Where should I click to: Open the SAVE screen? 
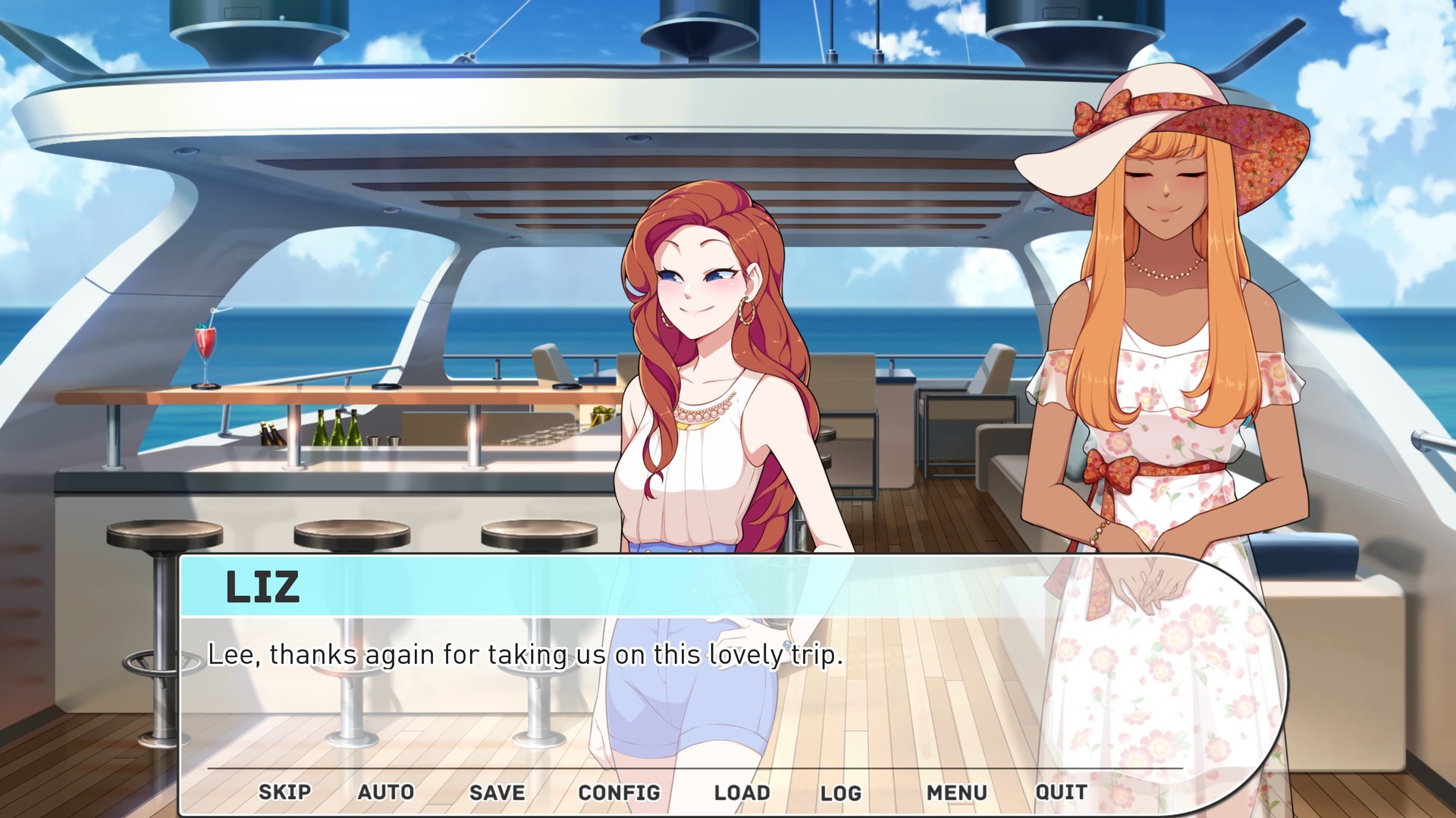(496, 791)
